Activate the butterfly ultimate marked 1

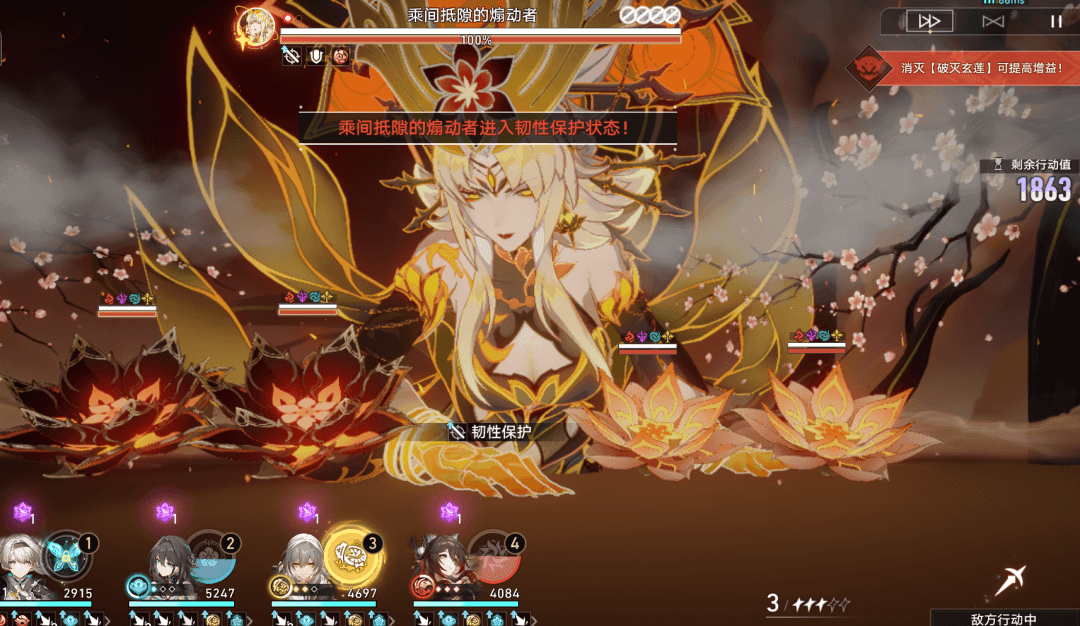[x=66, y=557]
